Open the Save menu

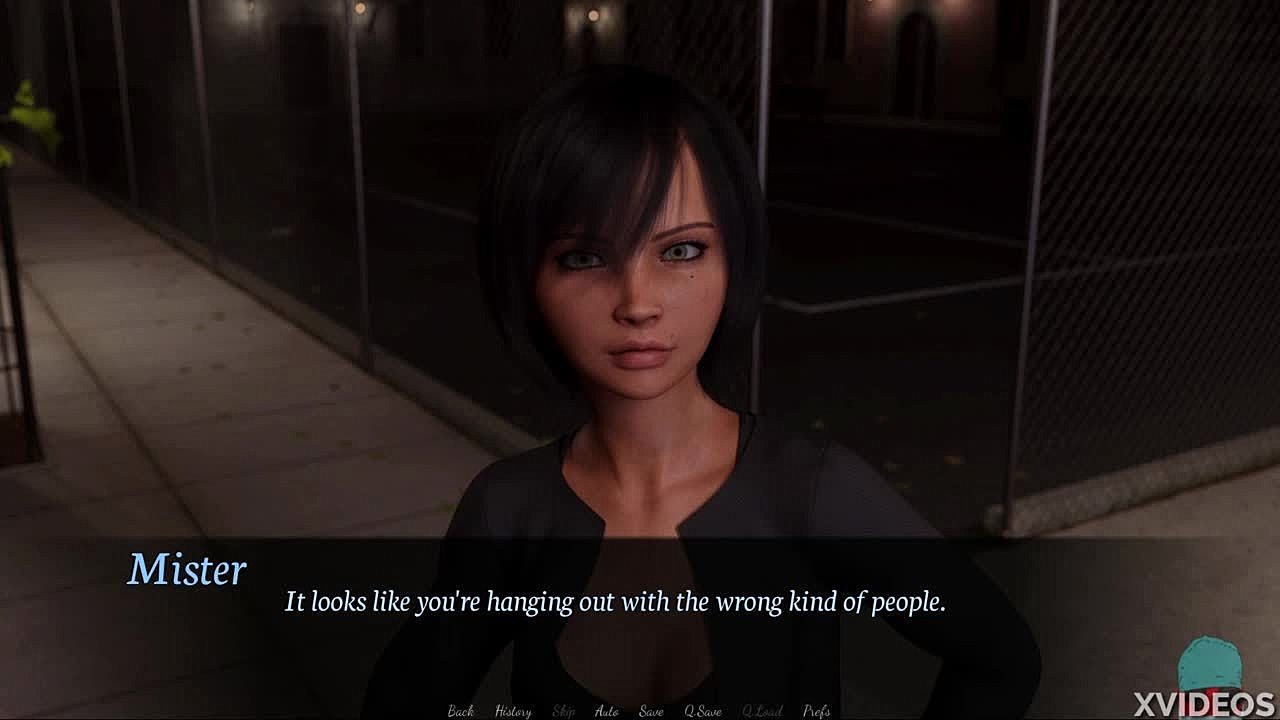coord(651,711)
